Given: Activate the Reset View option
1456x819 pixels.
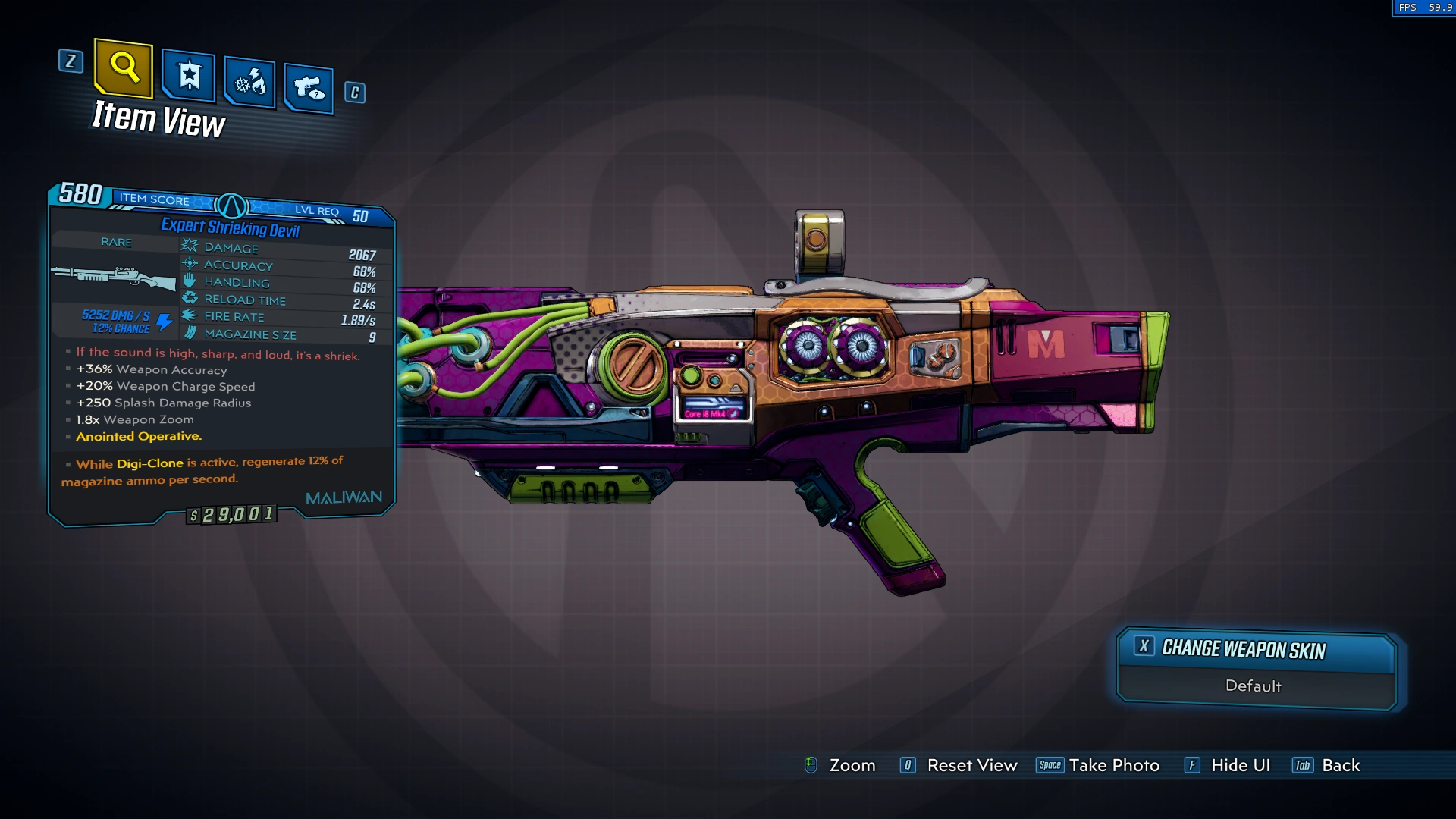Looking at the screenshot, I should [971, 765].
